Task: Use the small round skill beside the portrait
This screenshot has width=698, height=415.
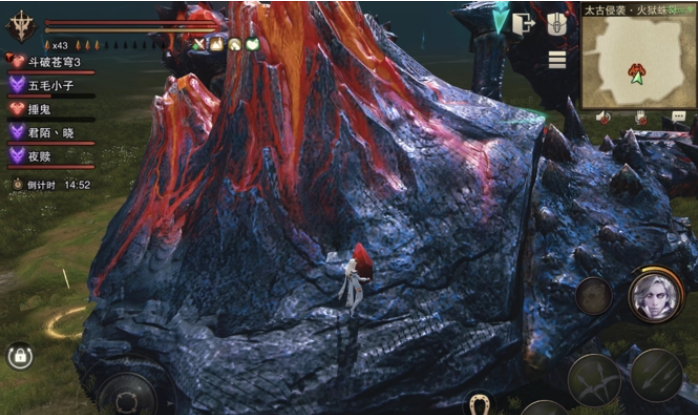Action: (594, 295)
